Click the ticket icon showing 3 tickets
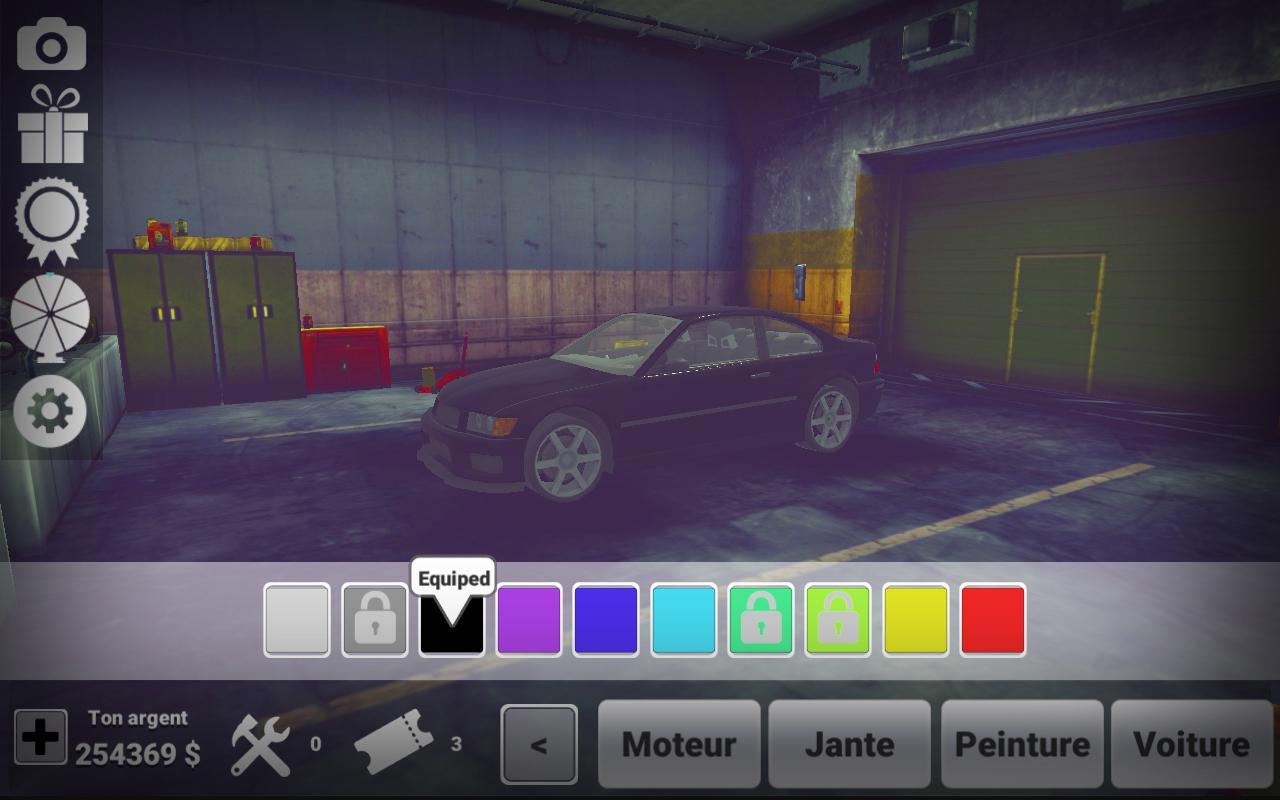The height and width of the screenshot is (800, 1280). click(x=392, y=742)
